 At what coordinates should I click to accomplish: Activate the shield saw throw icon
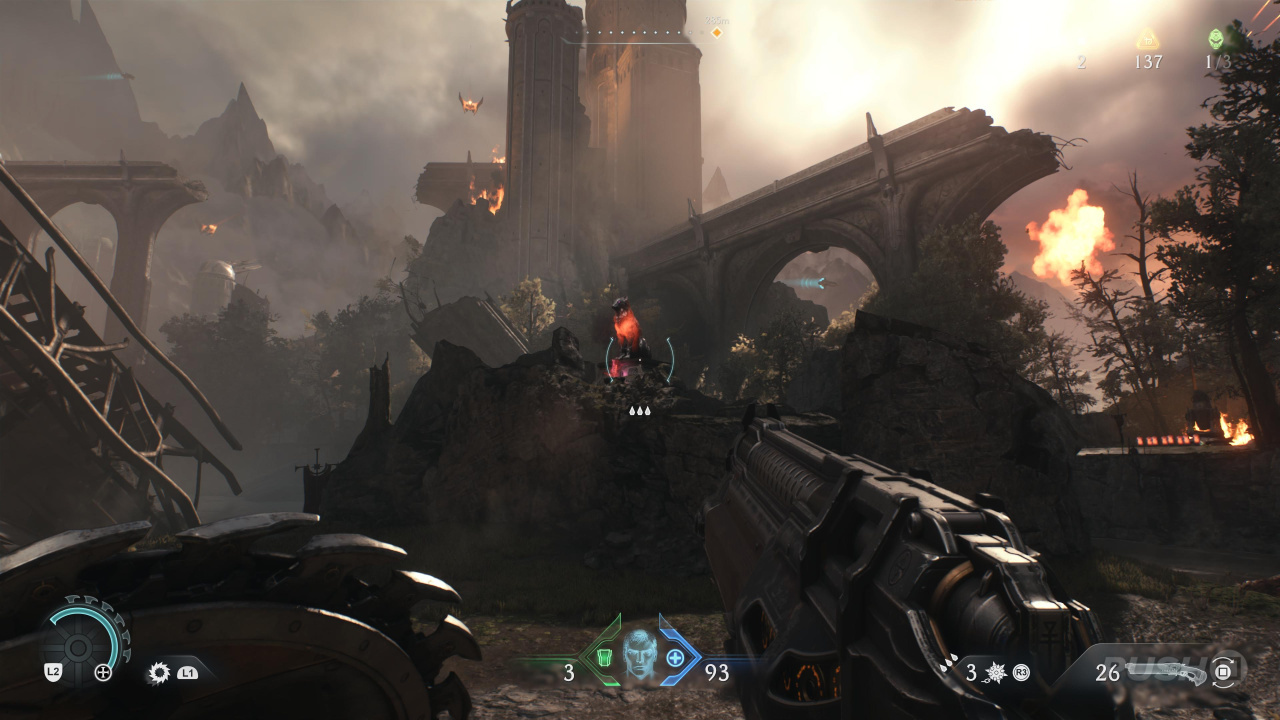coord(159,673)
